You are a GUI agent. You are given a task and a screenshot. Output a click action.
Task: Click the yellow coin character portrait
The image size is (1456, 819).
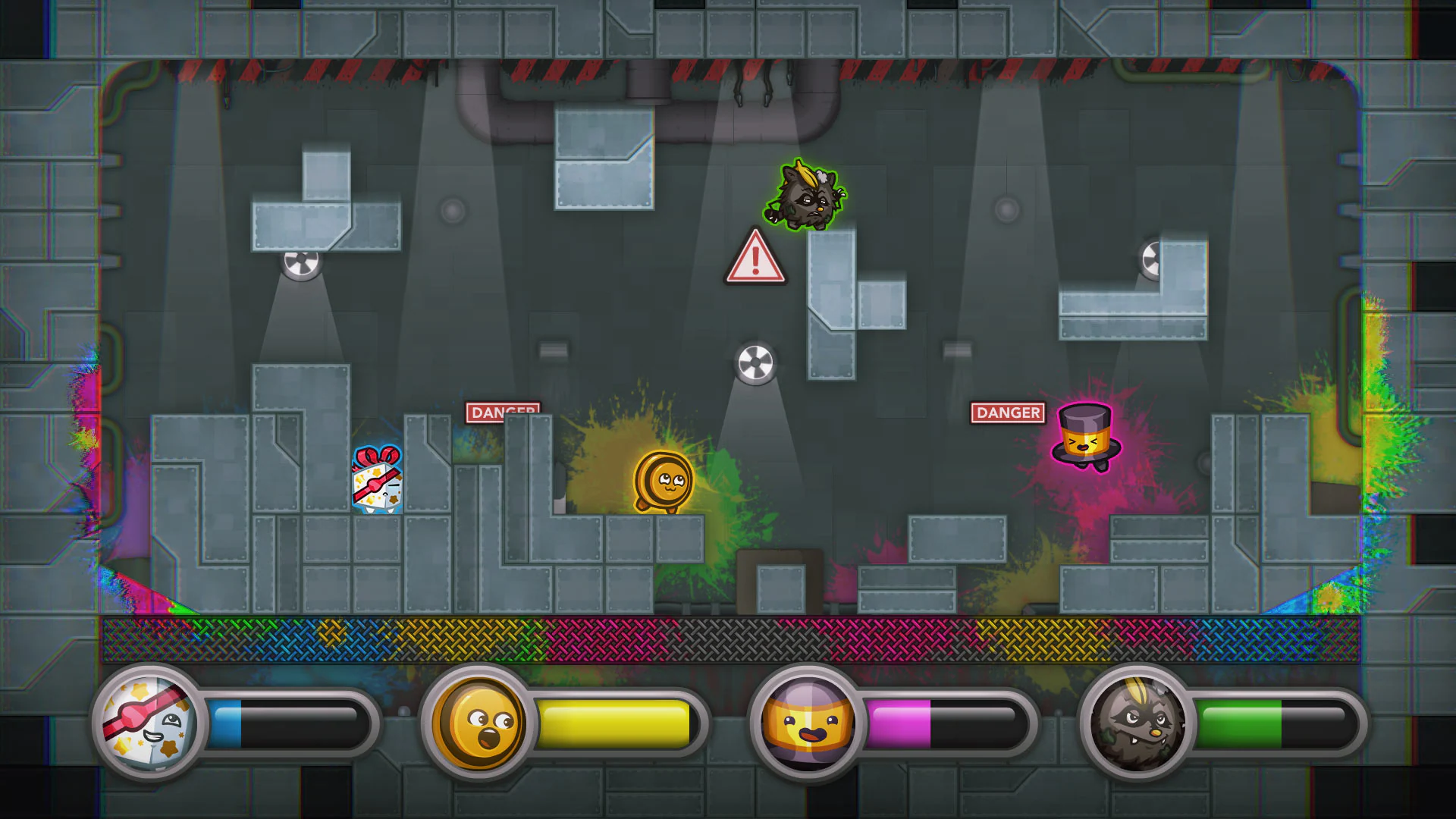[x=476, y=723]
